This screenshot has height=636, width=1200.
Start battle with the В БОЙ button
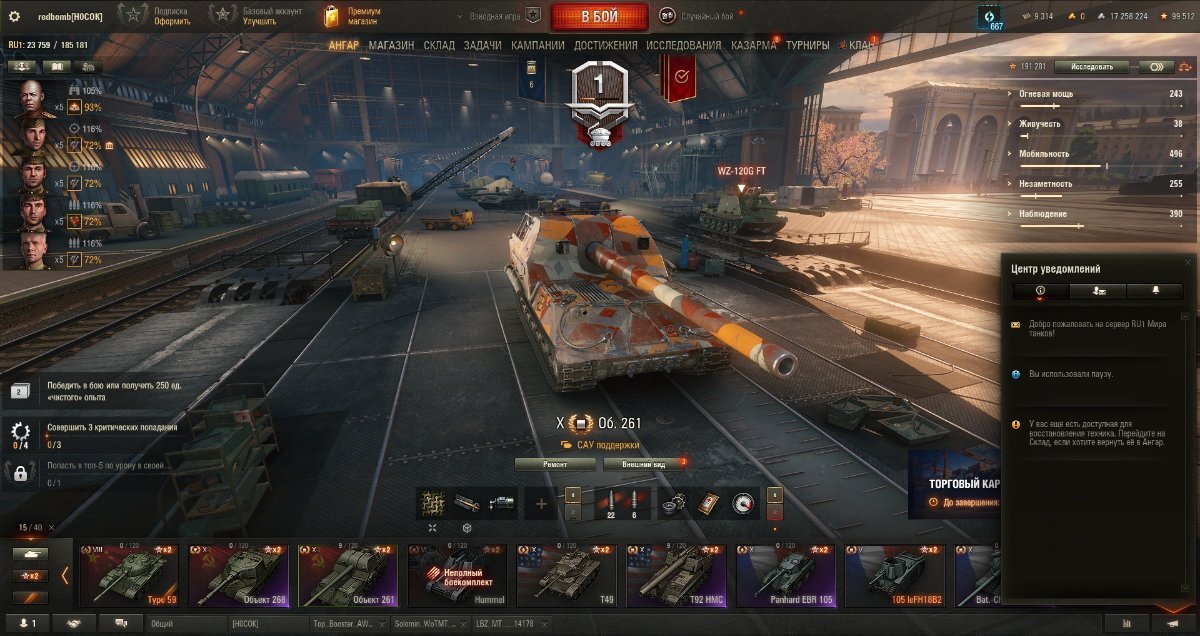[x=599, y=16]
